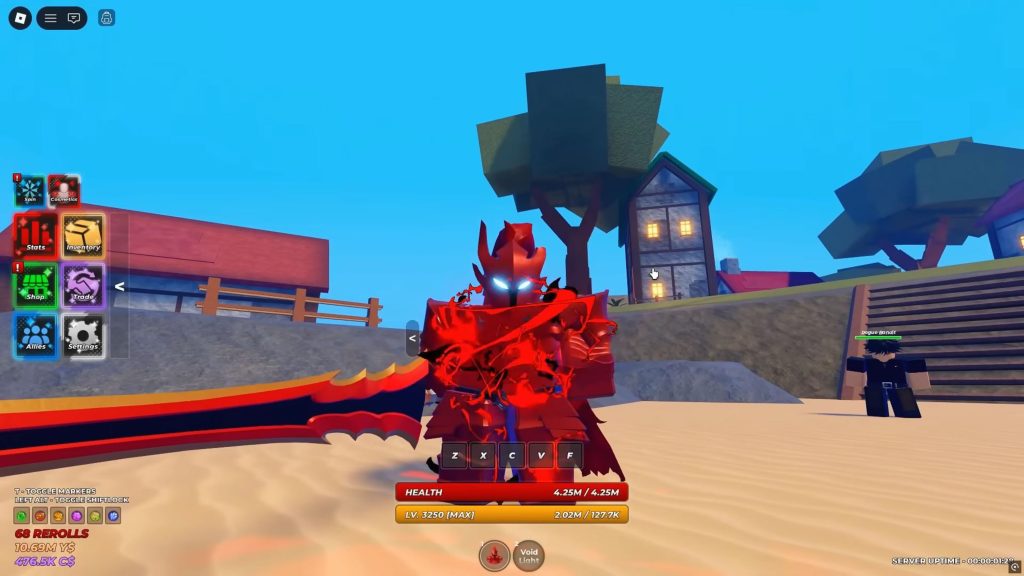This screenshot has width=1024, height=576.
Task: Select the Void Light hotbar slot
Action: click(x=528, y=555)
